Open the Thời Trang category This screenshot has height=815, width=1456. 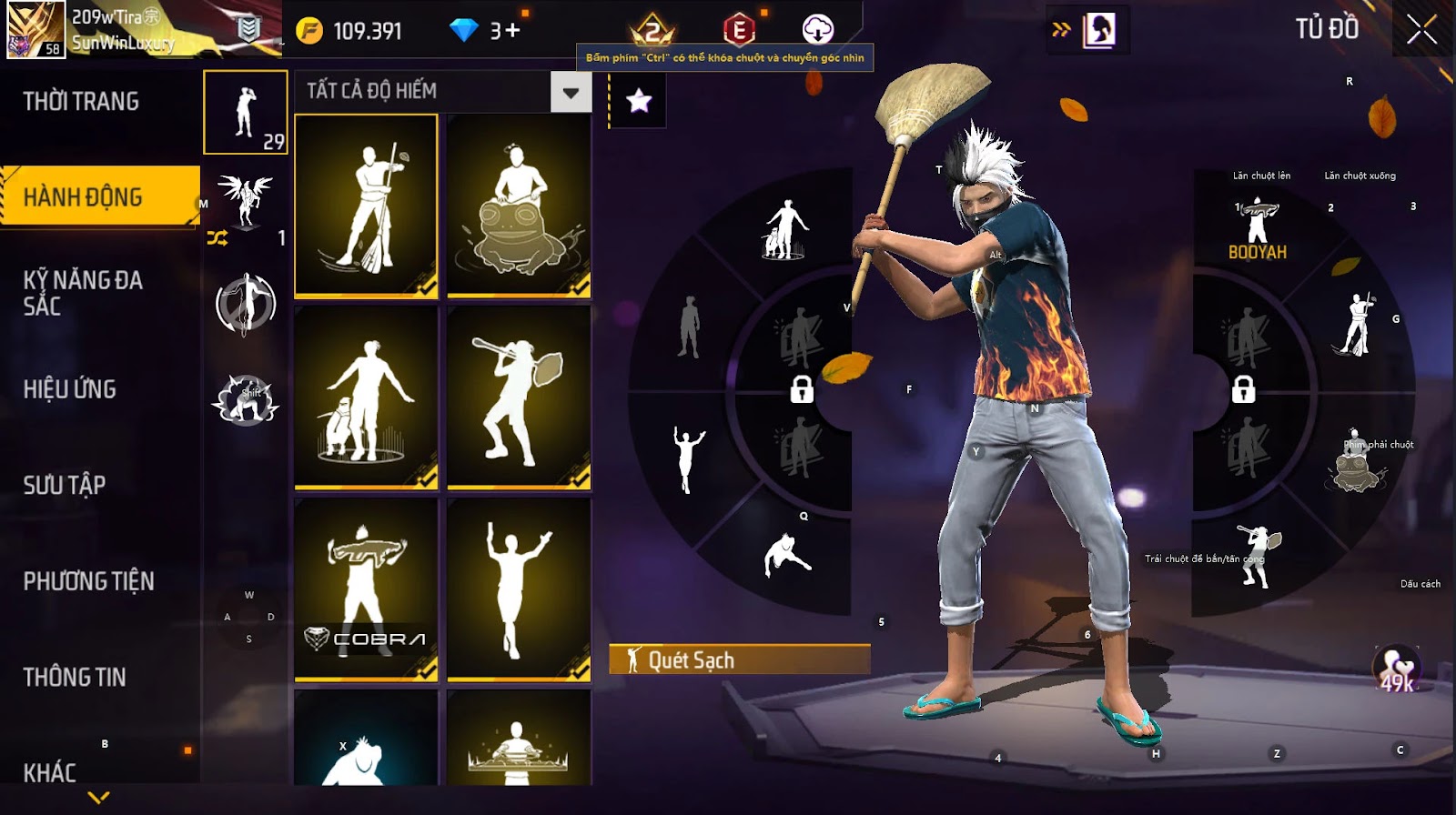click(81, 101)
